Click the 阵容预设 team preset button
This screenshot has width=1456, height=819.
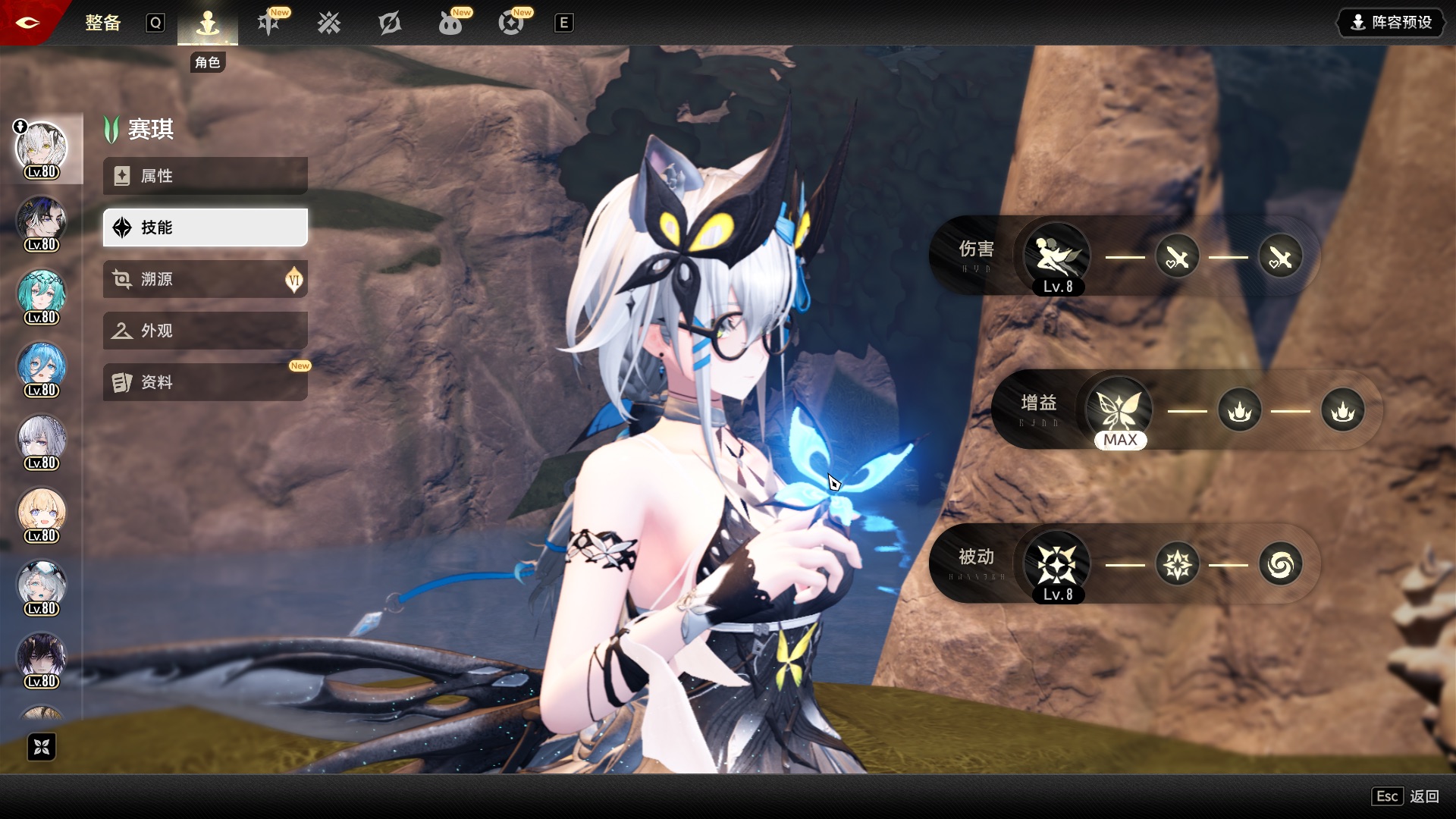pos(1392,23)
